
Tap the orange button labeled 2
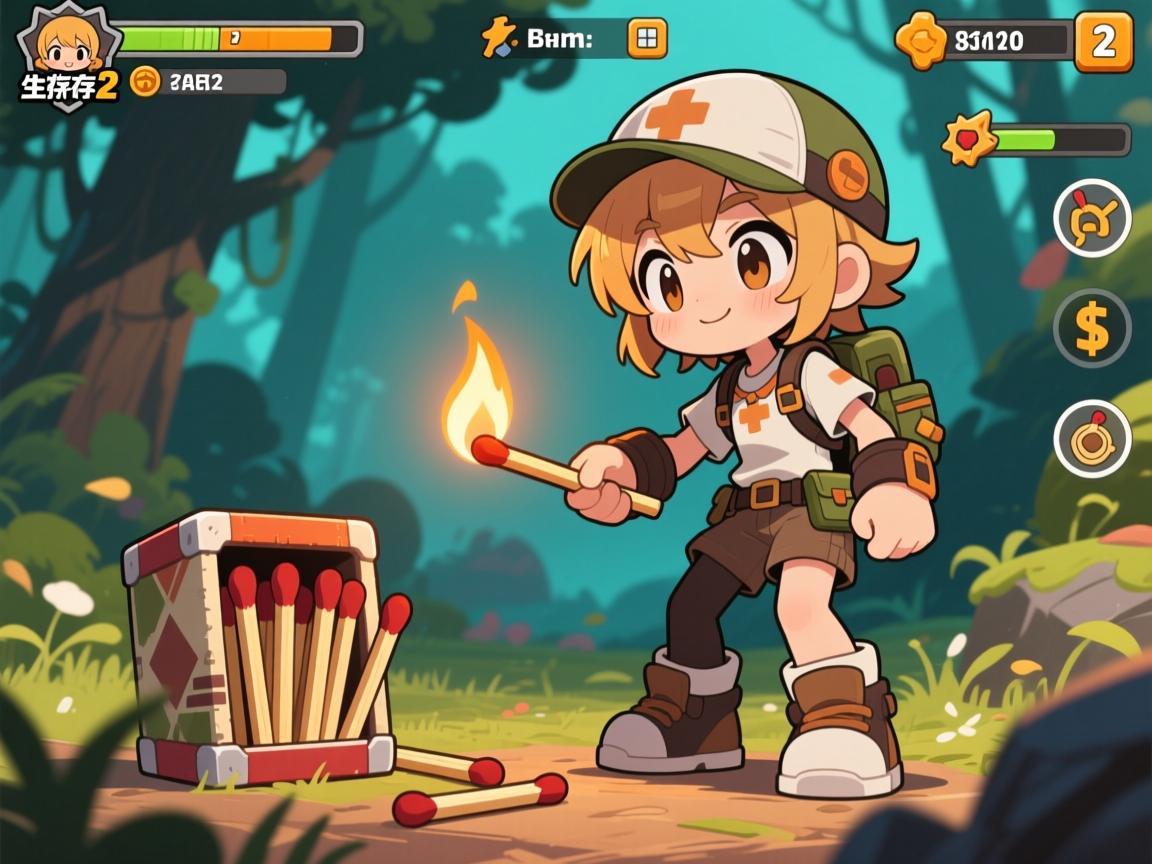[x=1103, y=42]
